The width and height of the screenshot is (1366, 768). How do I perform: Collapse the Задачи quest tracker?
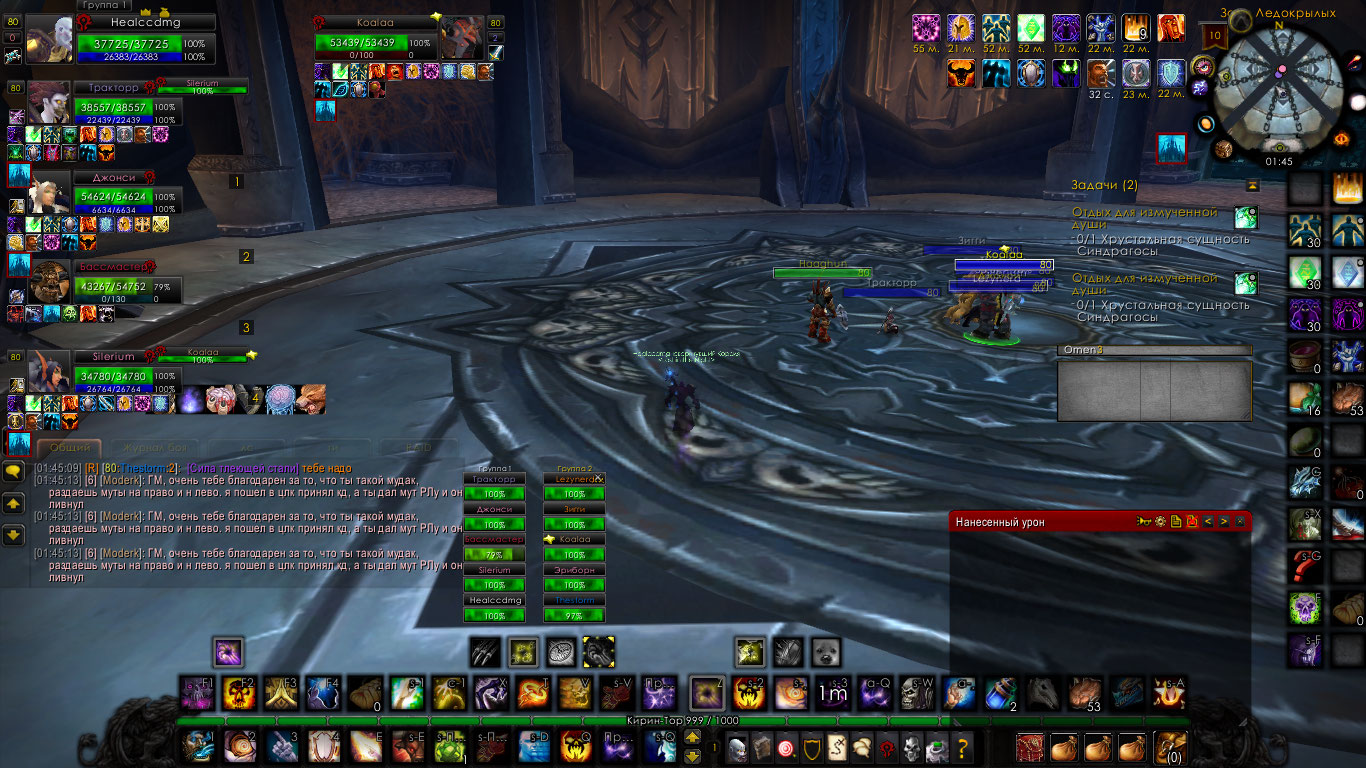click(x=1252, y=186)
